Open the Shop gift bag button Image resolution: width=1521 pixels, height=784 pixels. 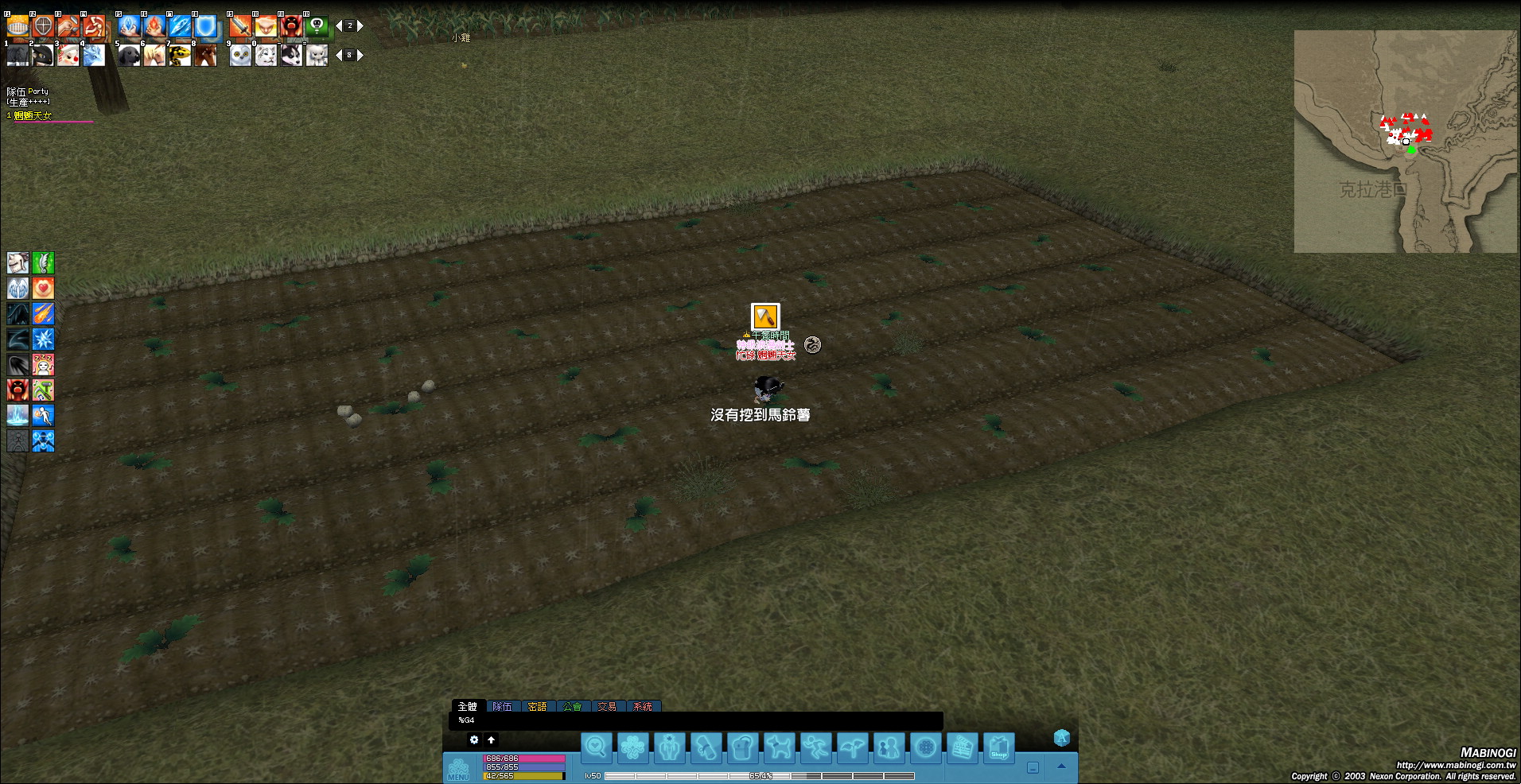(x=999, y=747)
